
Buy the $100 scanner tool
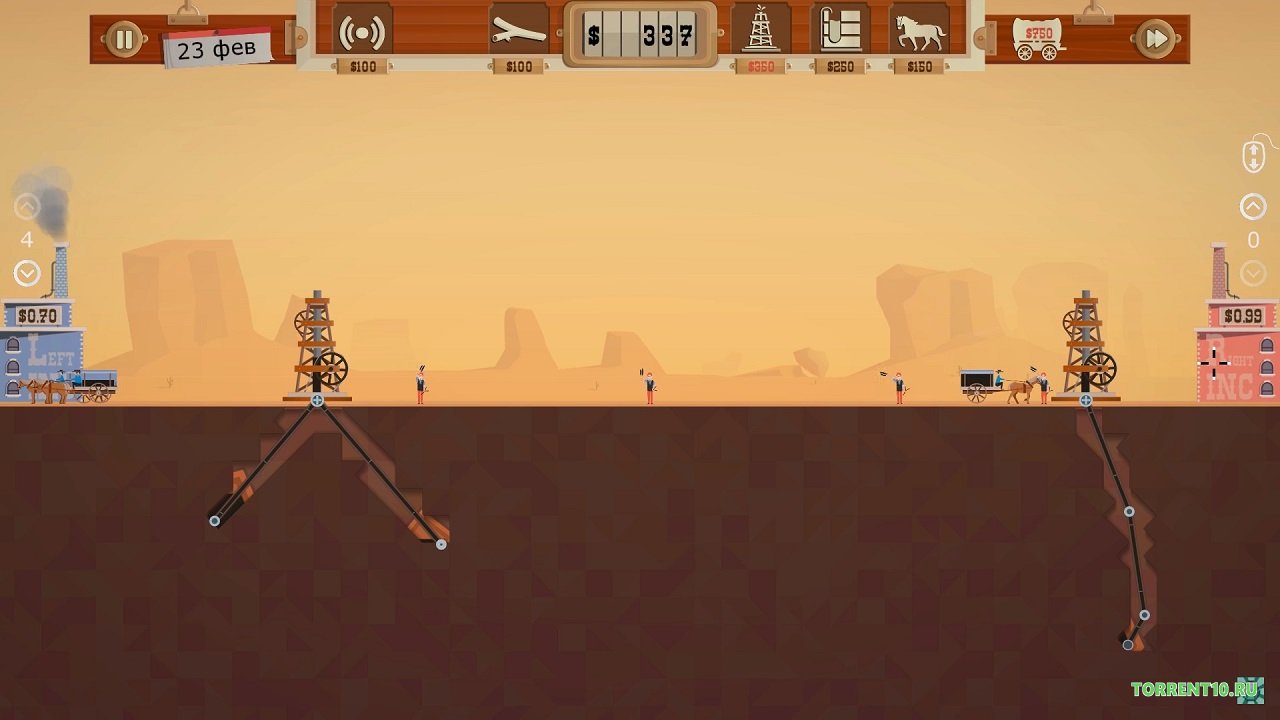click(x=362, y=33)
